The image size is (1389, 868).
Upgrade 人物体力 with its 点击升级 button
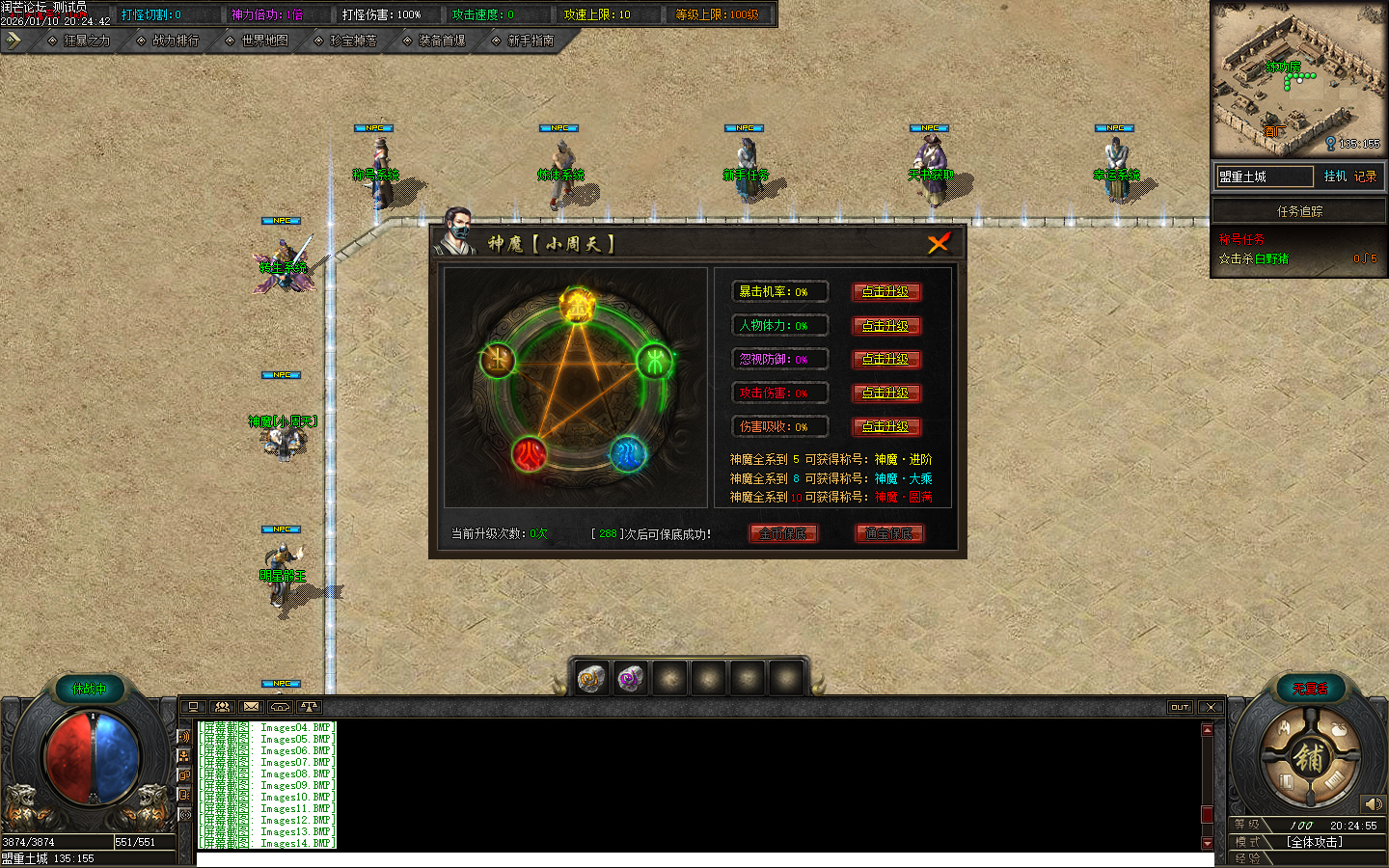(885, 326)
